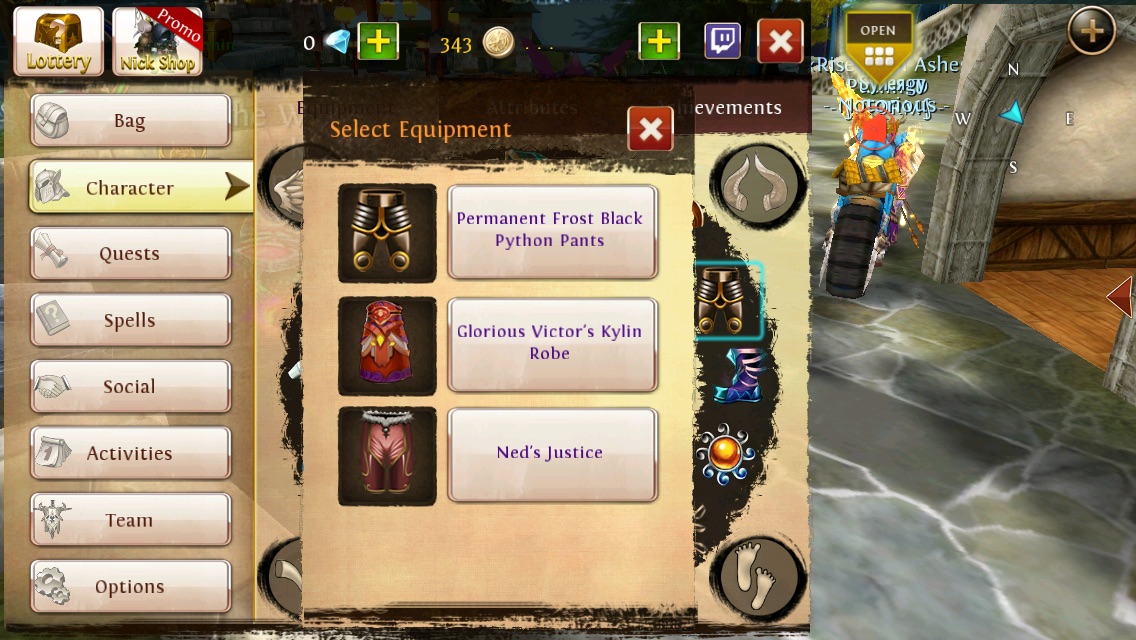Close the main menu with red X
The image size is (1136, 640).
coord(780,42)
